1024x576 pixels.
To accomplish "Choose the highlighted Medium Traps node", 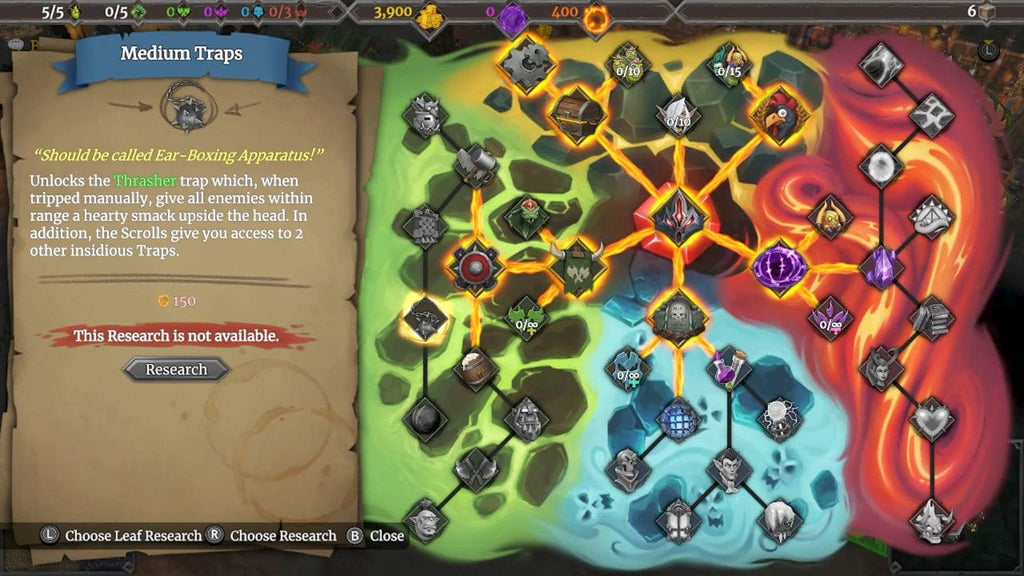I will [x=424, y=318].
